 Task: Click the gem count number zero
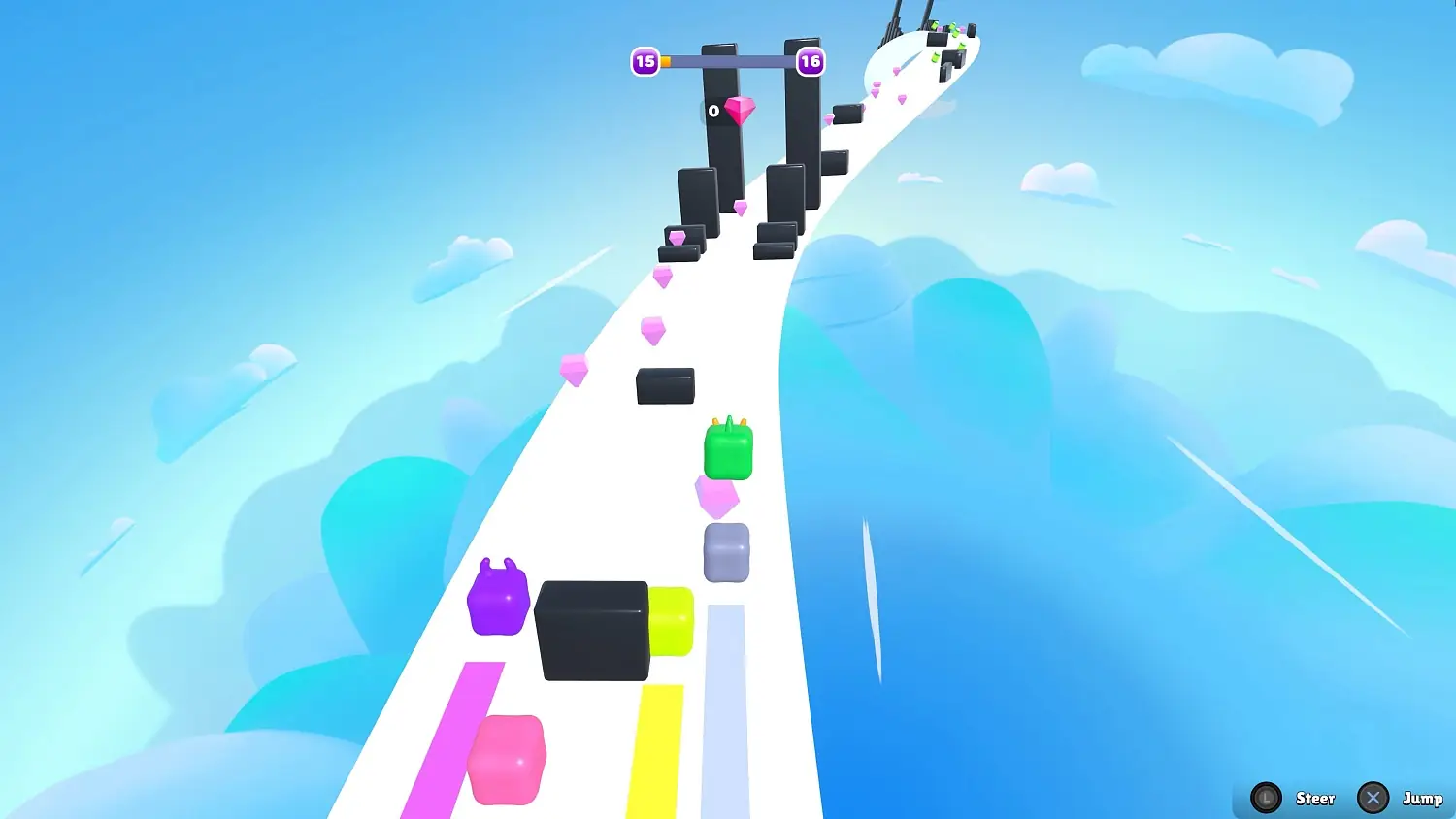715,111
